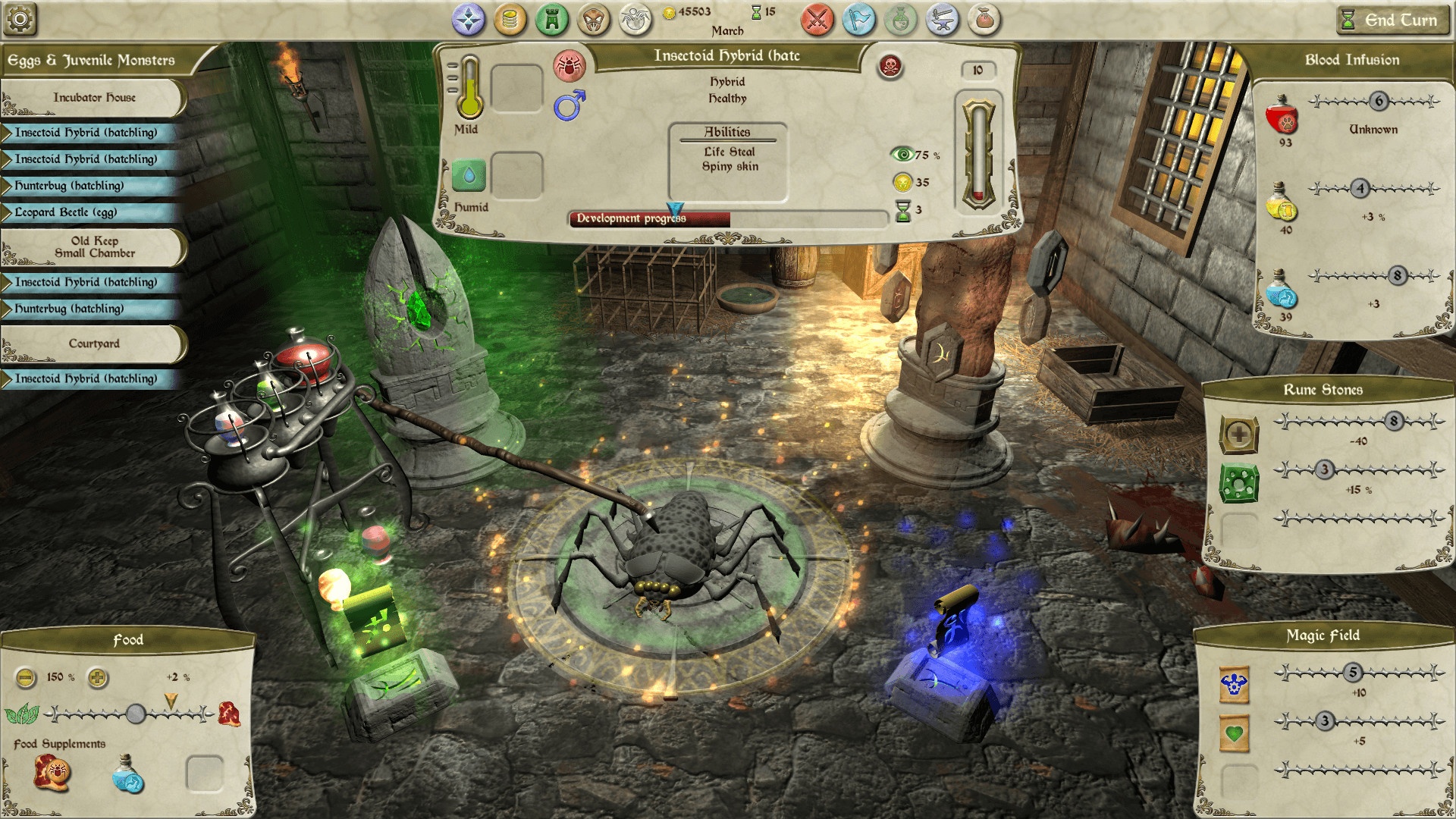Click the red skull icon in monster panel
This screenshot has width=1456, height=819.
(x=890, y=67)
